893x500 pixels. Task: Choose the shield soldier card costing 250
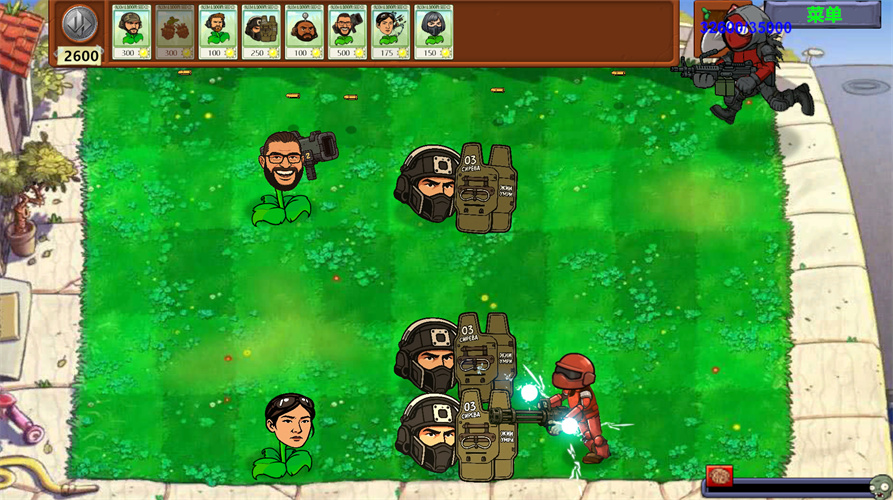click(261, 33)
